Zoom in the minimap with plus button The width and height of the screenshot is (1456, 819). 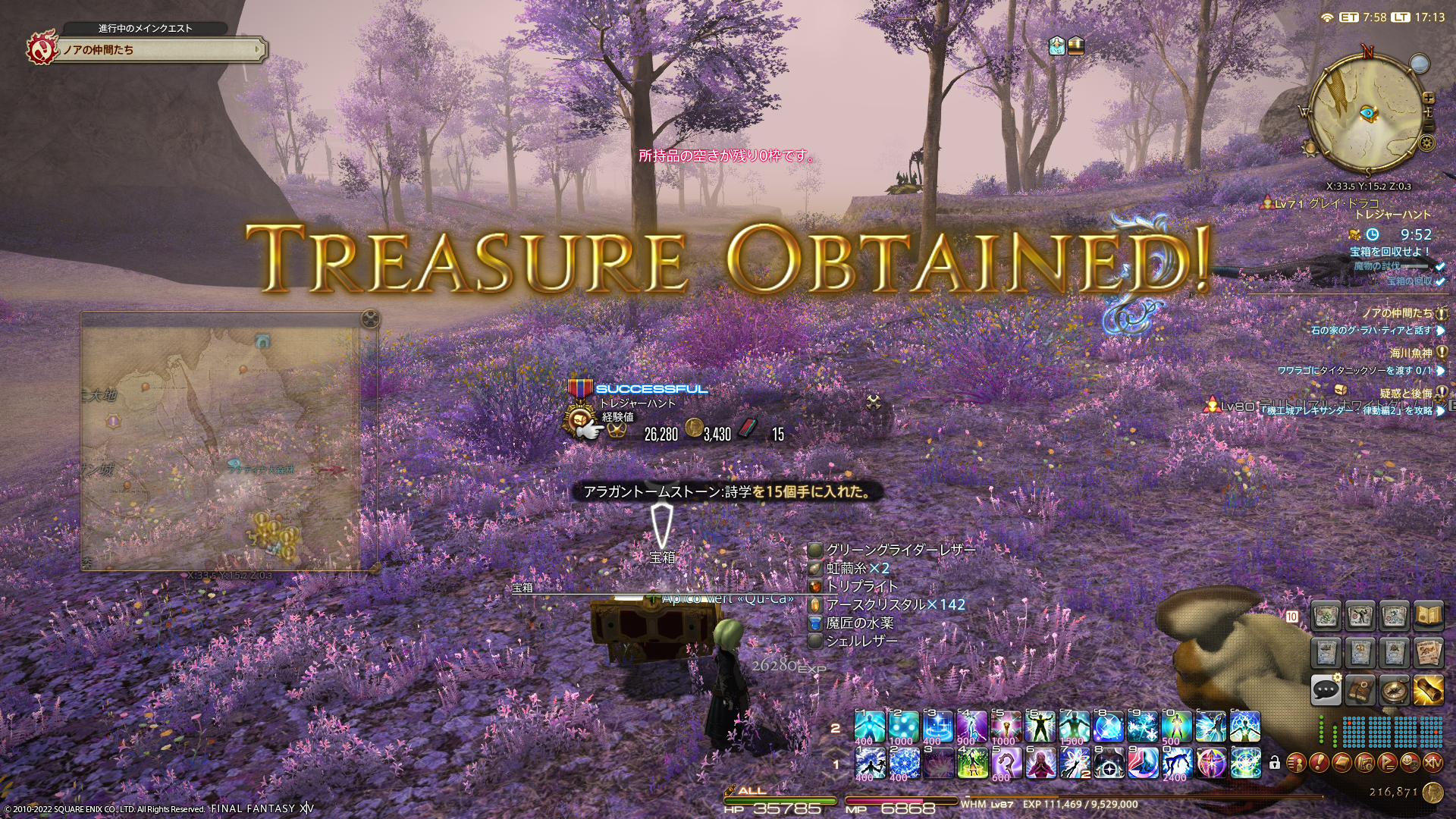coord(1429,98)
